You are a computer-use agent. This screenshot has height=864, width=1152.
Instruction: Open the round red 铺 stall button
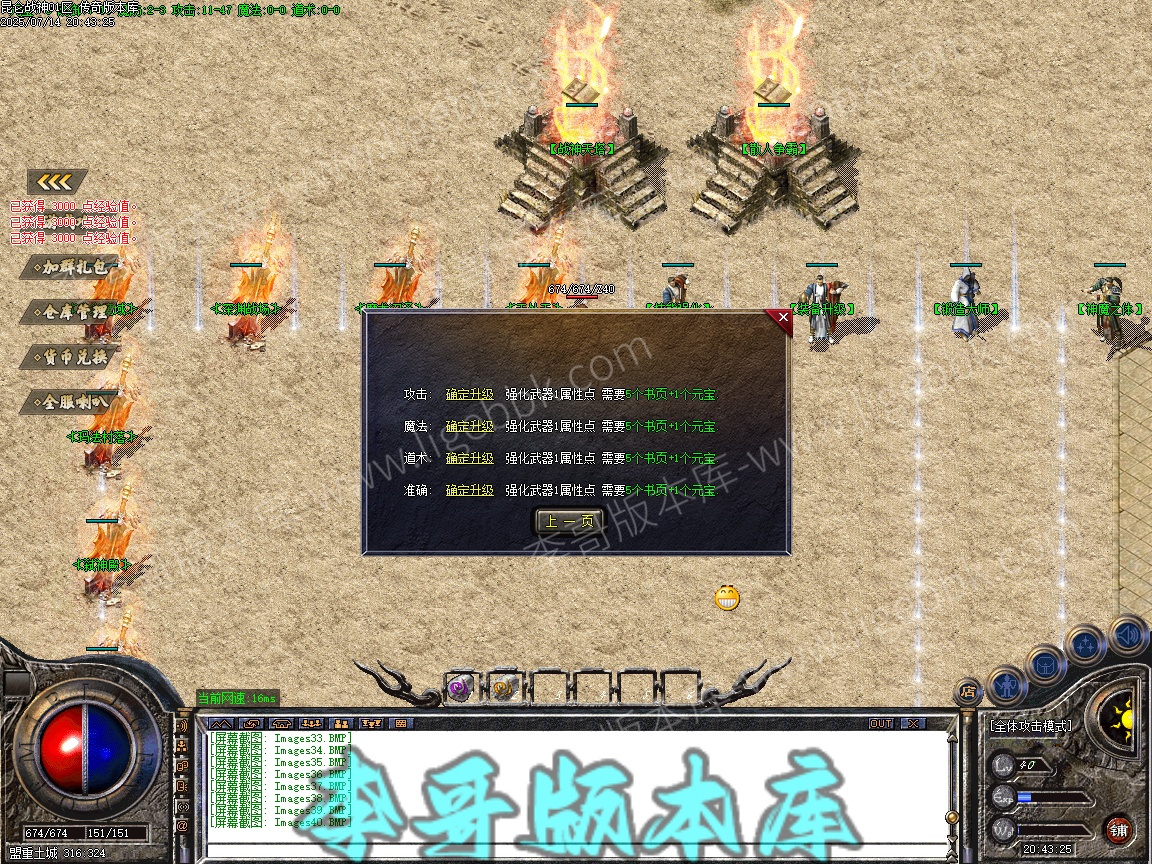click(1118, 830)
